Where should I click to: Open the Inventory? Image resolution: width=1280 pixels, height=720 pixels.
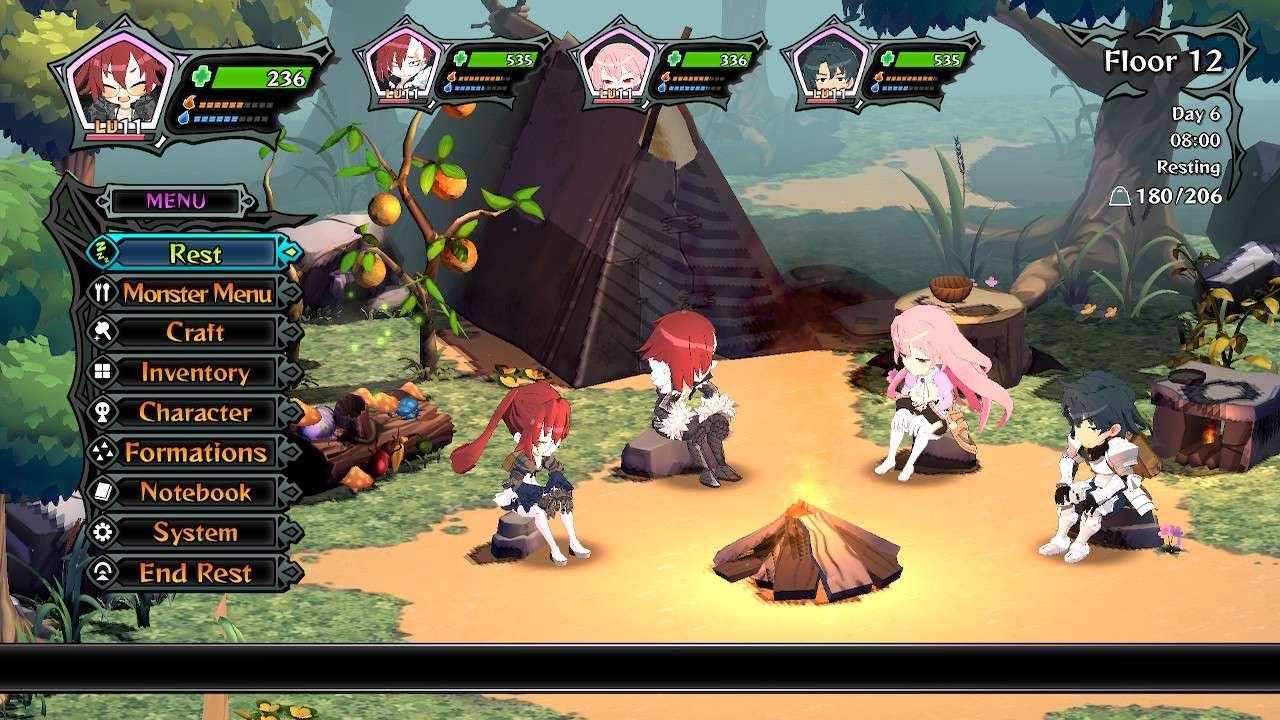point(195,373)
